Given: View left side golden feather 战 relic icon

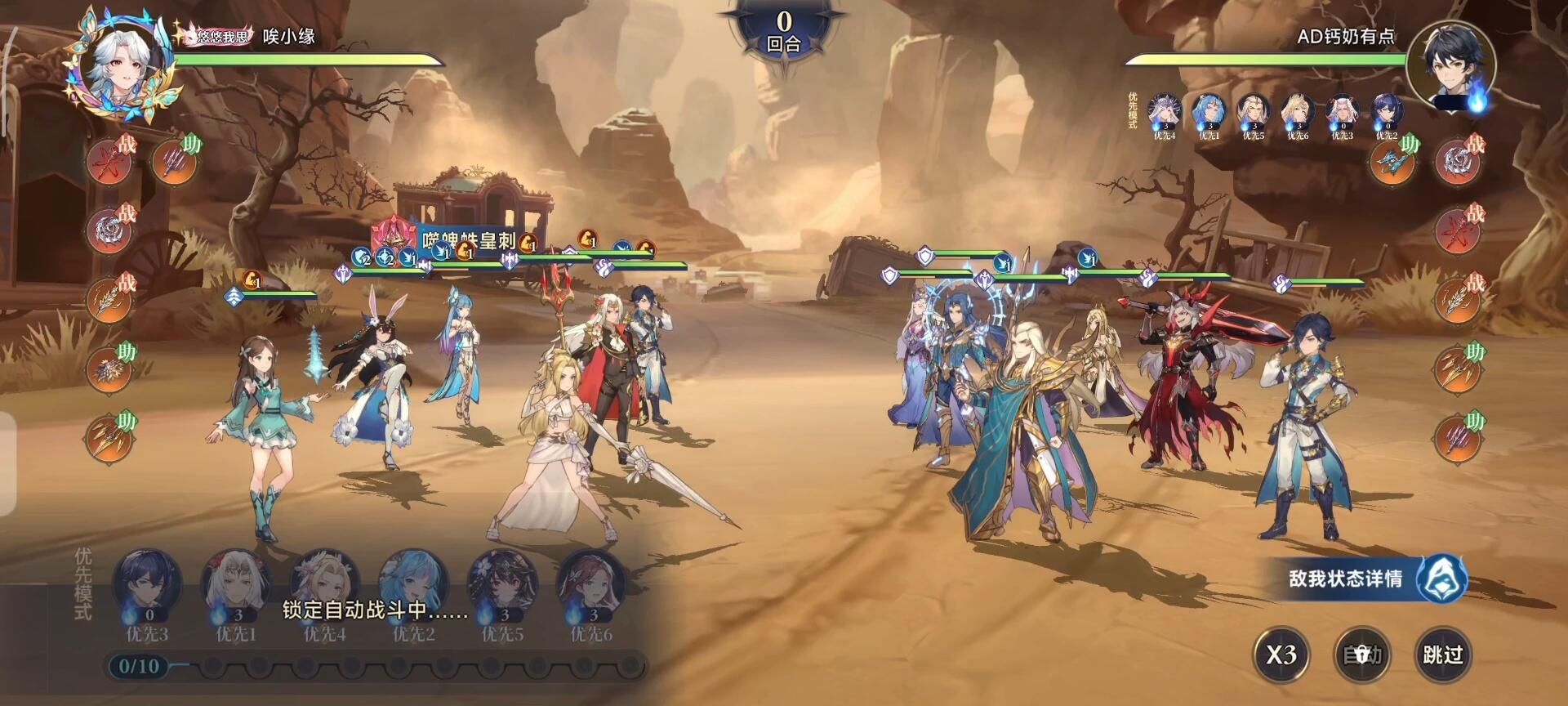Looking at the screenshot, I should point(110,301).
